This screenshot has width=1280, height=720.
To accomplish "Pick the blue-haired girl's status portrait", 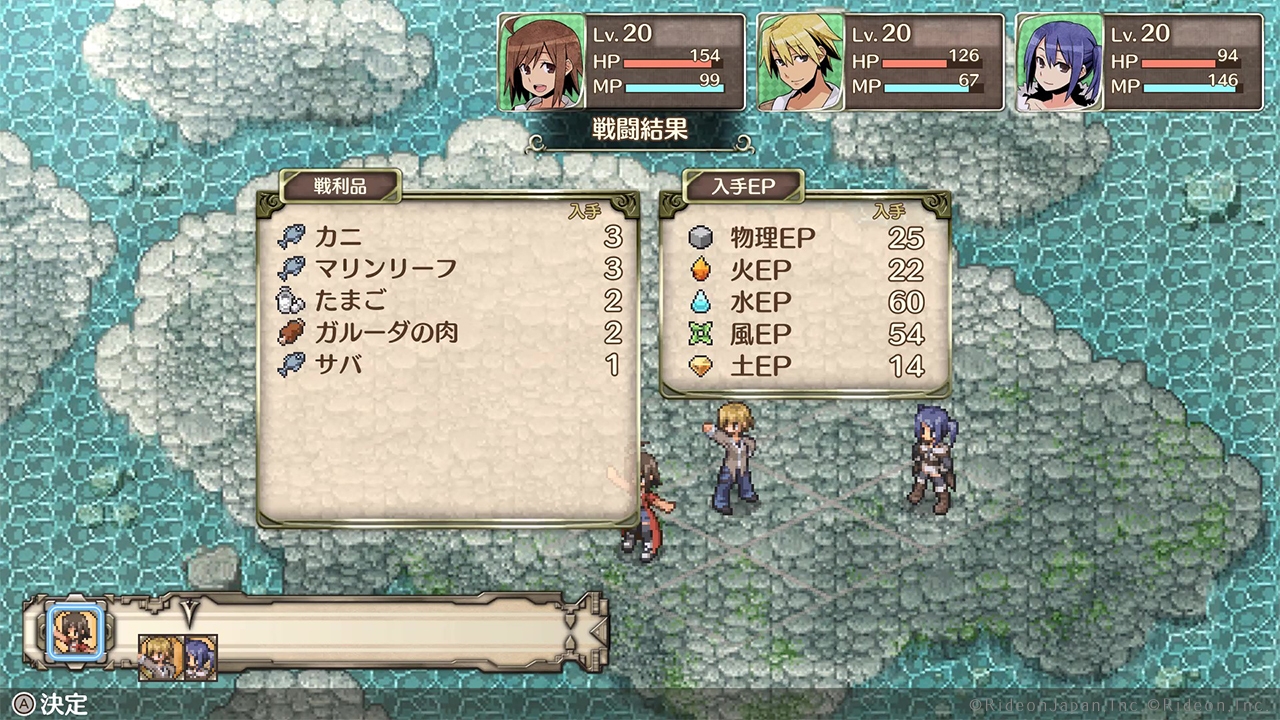I will (x=1059, y=62).
